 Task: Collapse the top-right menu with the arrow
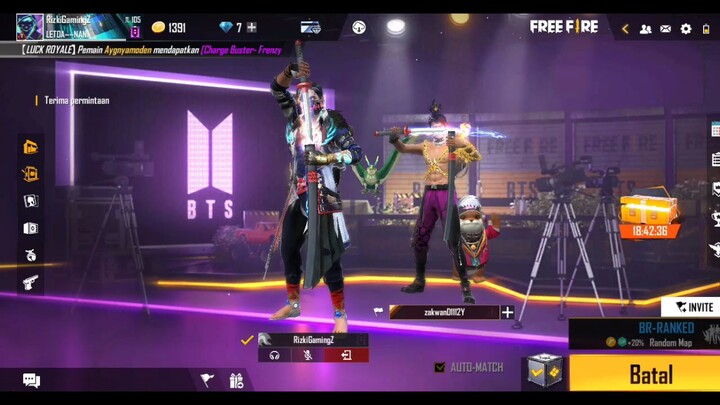point(625,28)
